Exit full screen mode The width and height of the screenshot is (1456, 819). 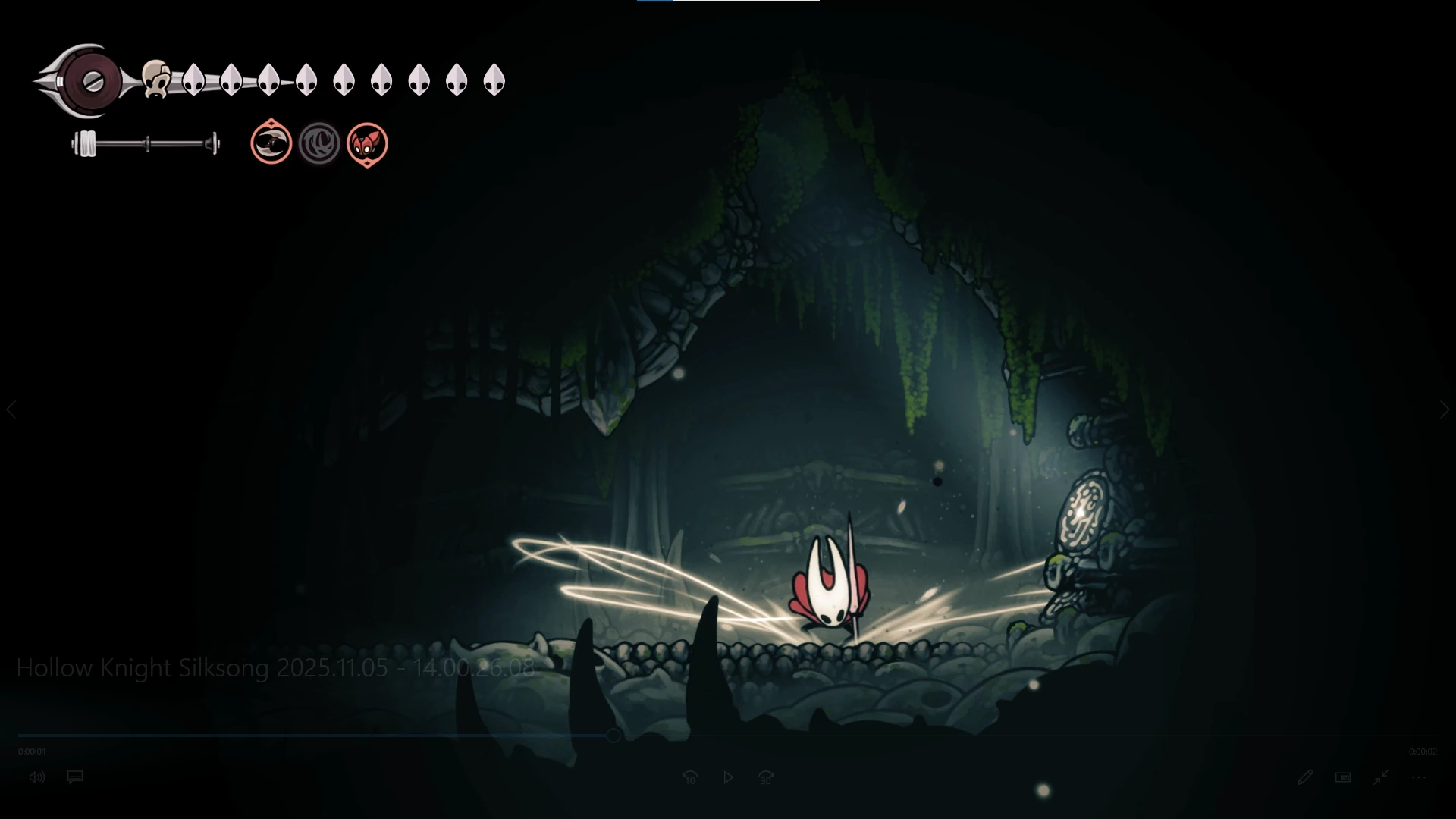click(1381, 777)
